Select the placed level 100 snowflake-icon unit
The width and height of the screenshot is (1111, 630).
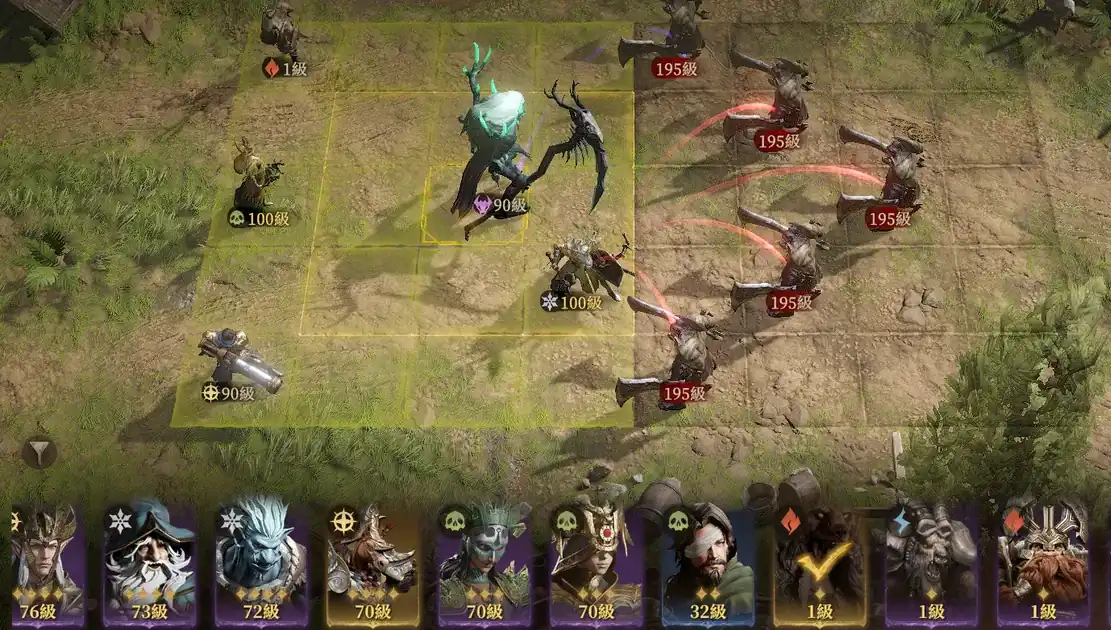583,270
